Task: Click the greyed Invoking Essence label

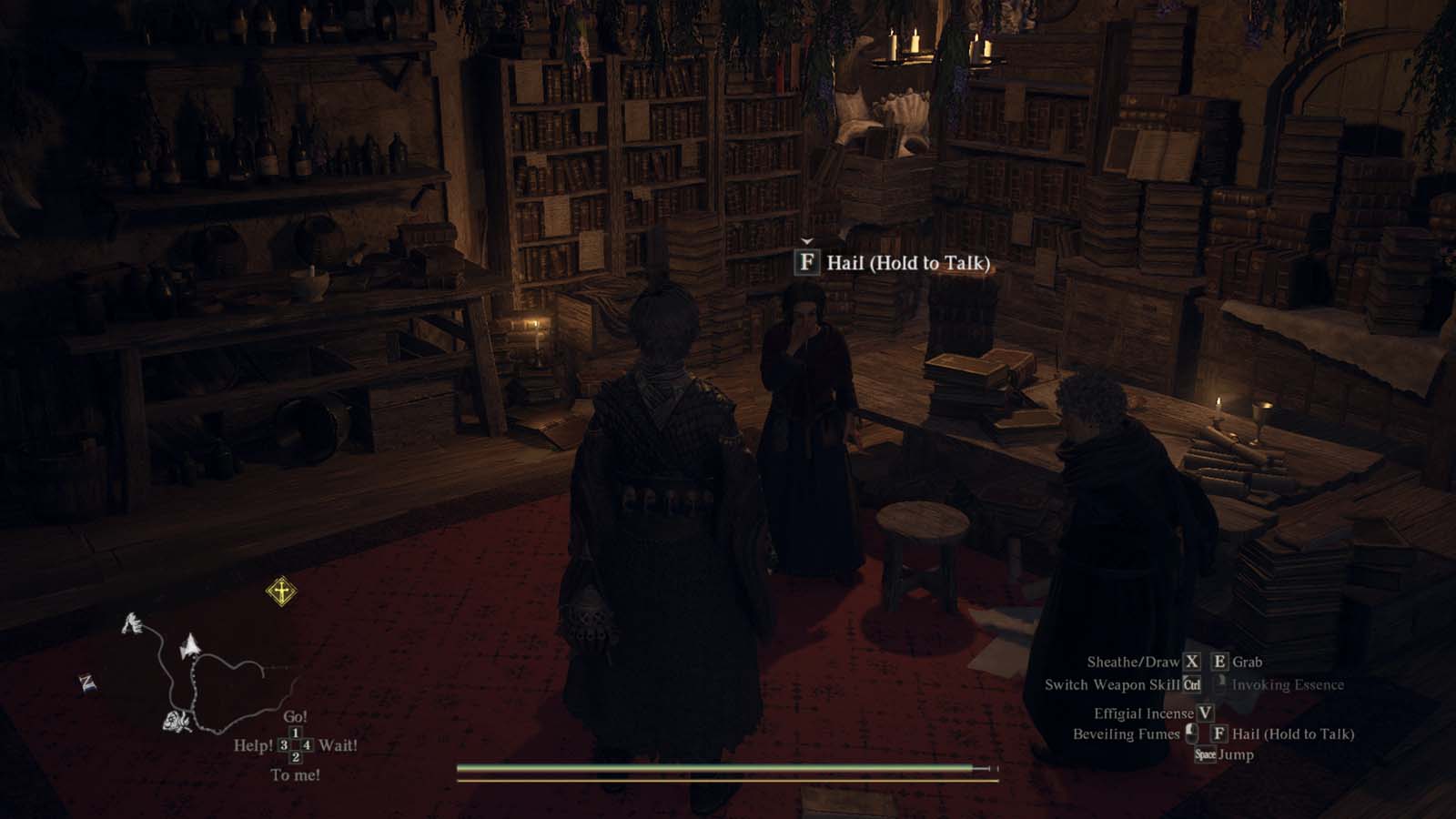Action: [1287, 685]
